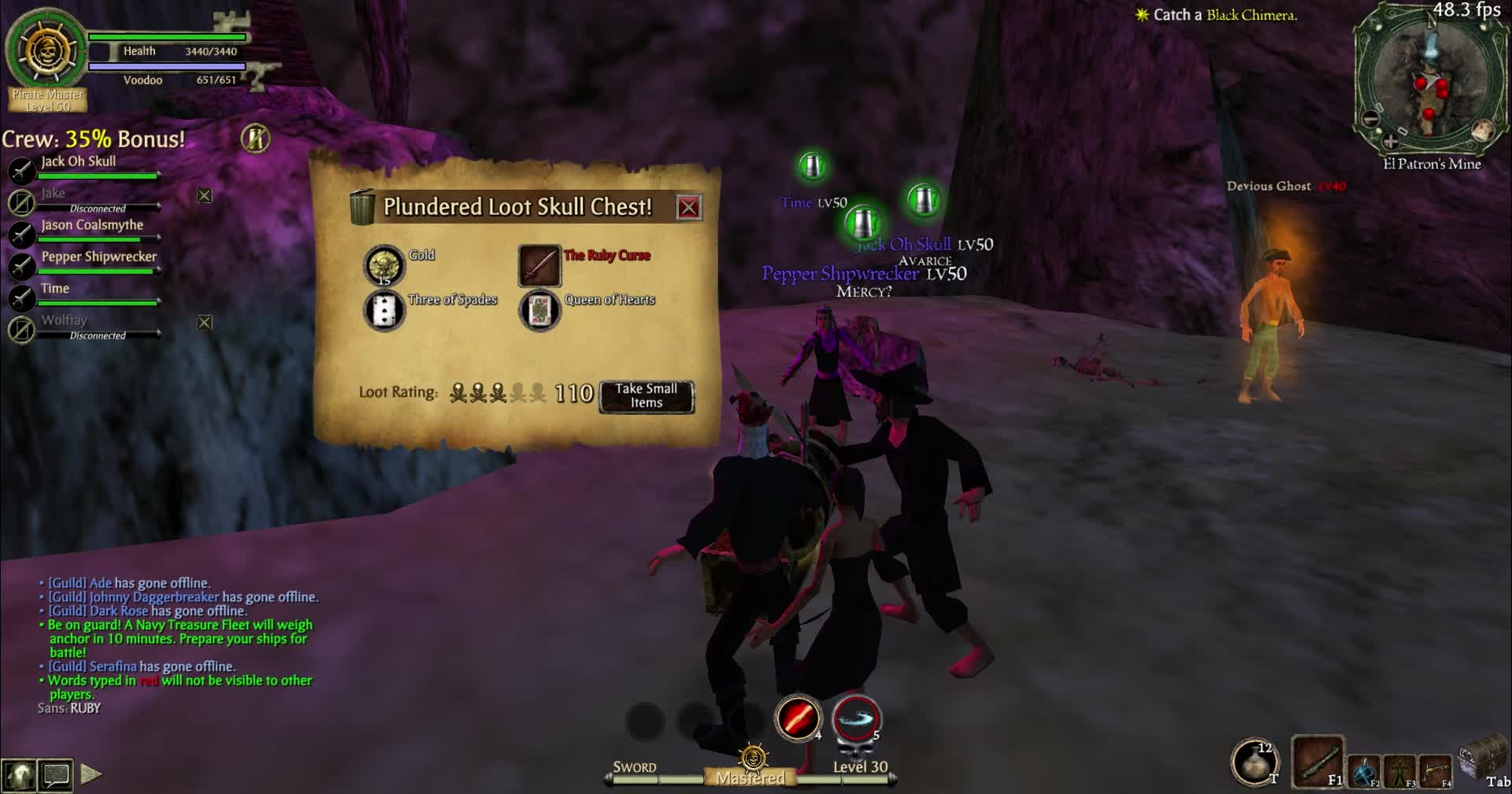Activate the red slash sword ability
Viewport: 1512px width, 794px height.
(x=797, y=718)
